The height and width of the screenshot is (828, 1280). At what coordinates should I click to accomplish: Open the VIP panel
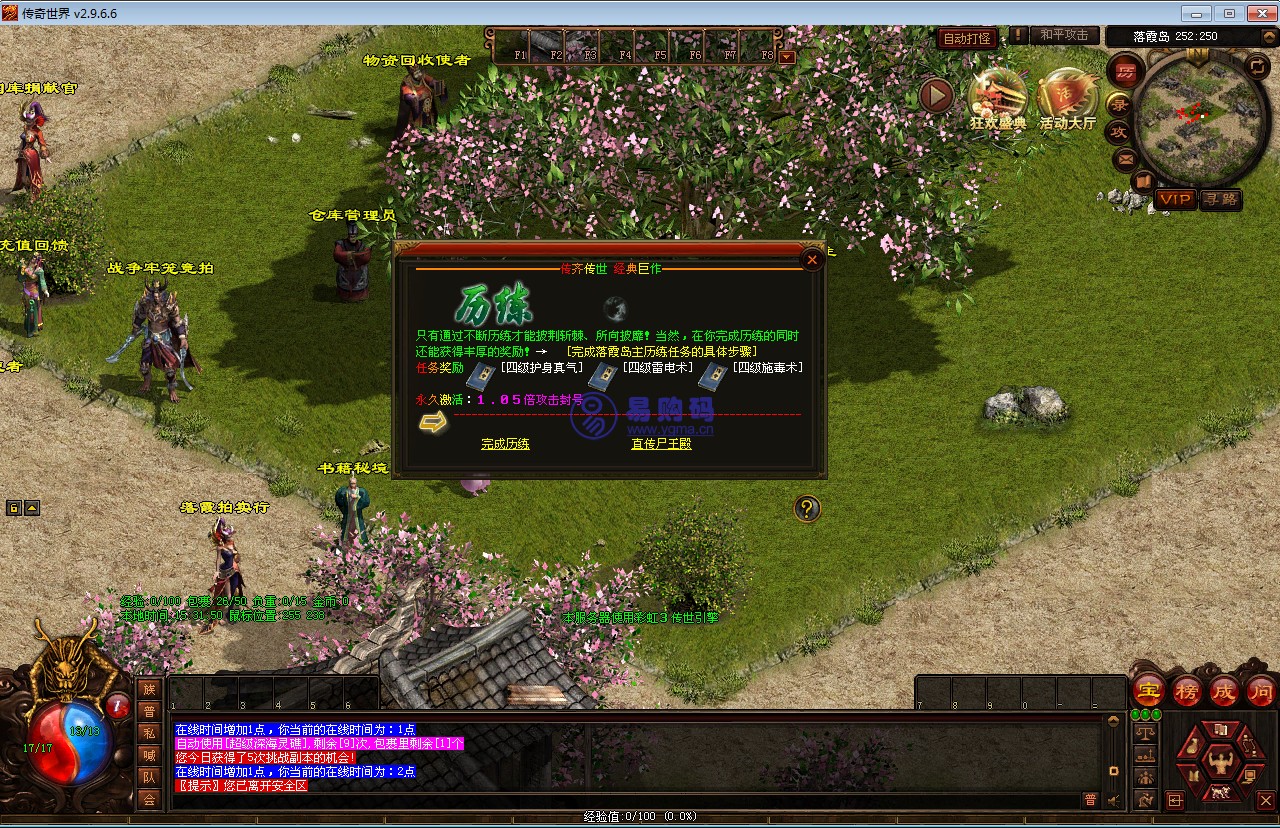click(x=1175, y=200)
